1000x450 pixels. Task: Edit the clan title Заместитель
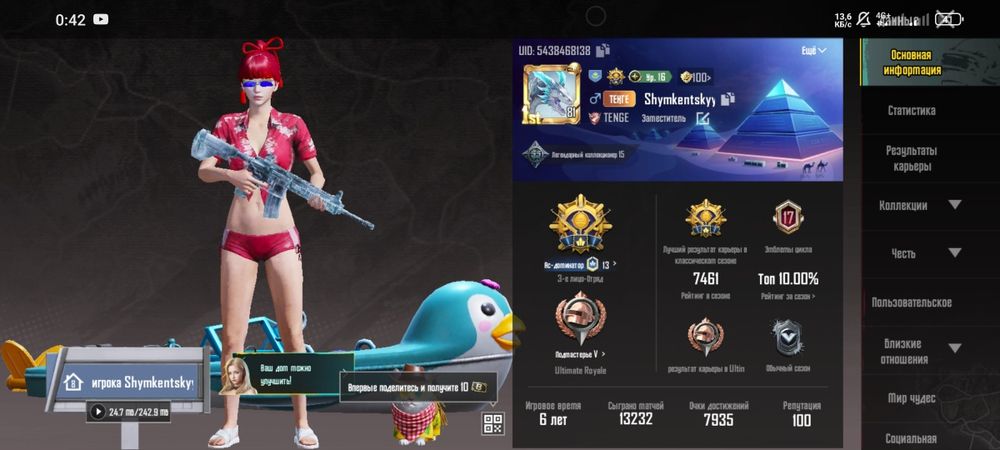[703, 118]
